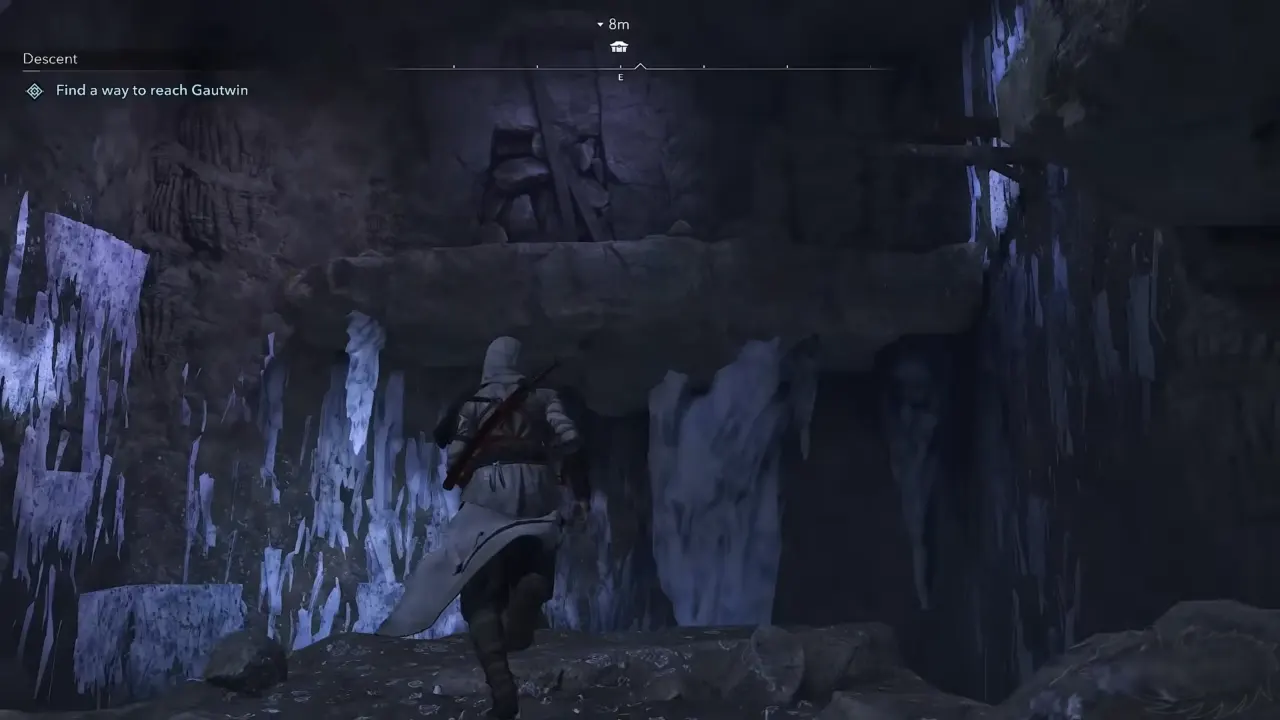Click the E cardinal direction marker
Image resolution: width=1280 pixels, height=720 pixels.
click(620, 77)
